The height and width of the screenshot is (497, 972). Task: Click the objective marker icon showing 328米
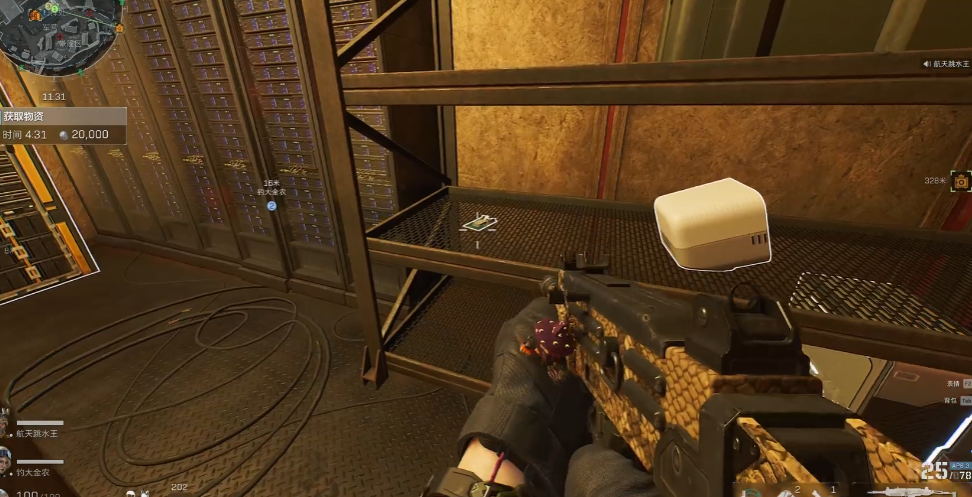[x=961, y=181]
